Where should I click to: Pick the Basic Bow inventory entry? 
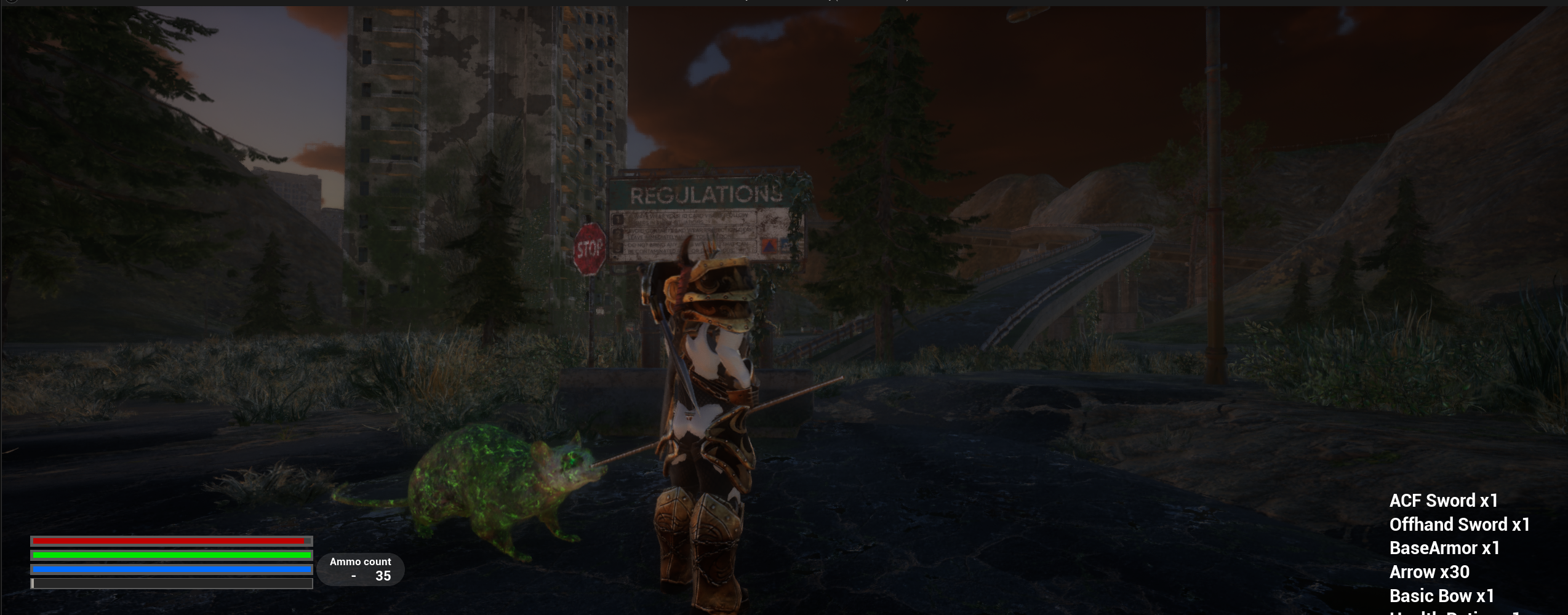click(x=1441, y=596)
